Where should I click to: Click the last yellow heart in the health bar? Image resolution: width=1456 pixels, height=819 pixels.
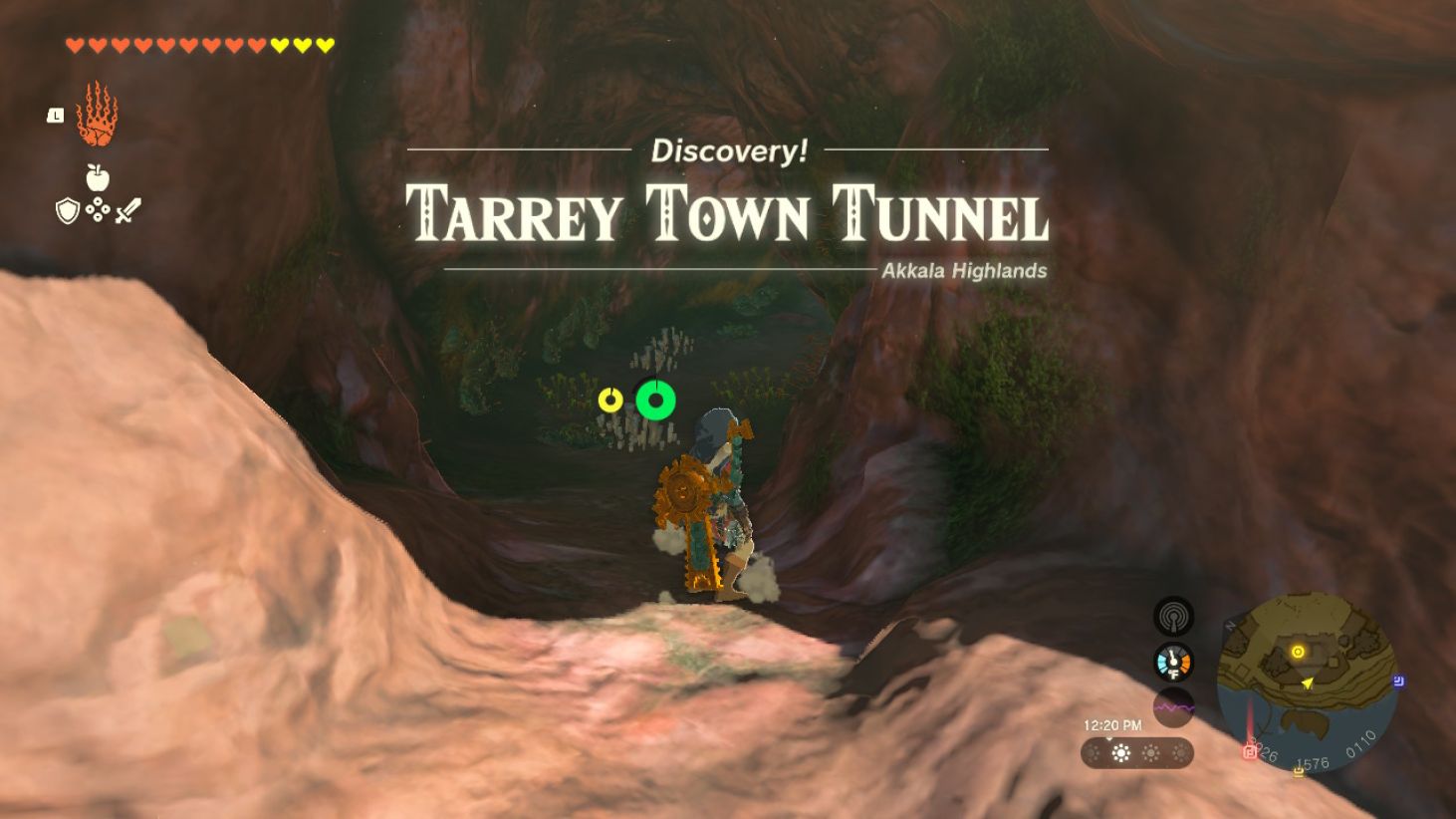324,44
